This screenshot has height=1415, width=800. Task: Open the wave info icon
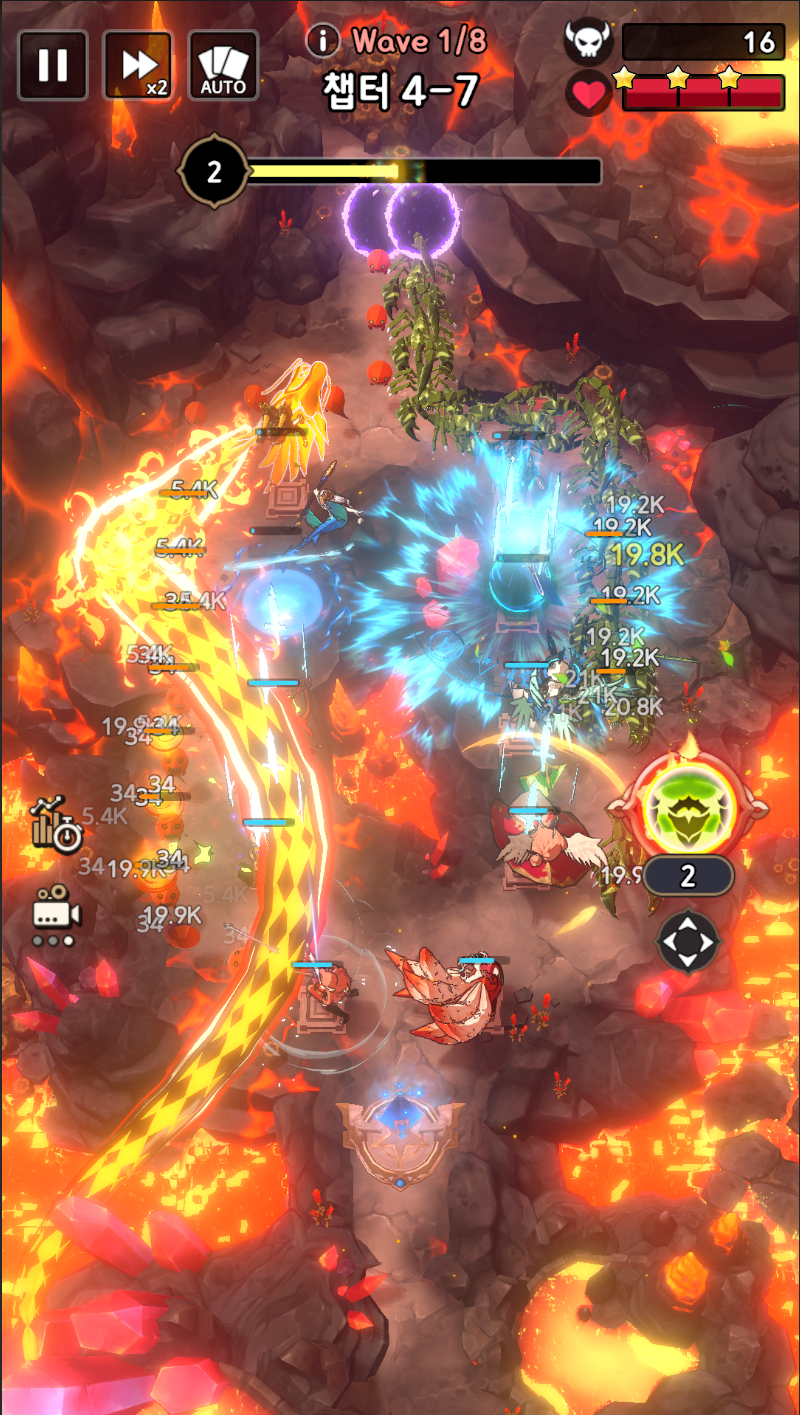click(x=323, y=41)
